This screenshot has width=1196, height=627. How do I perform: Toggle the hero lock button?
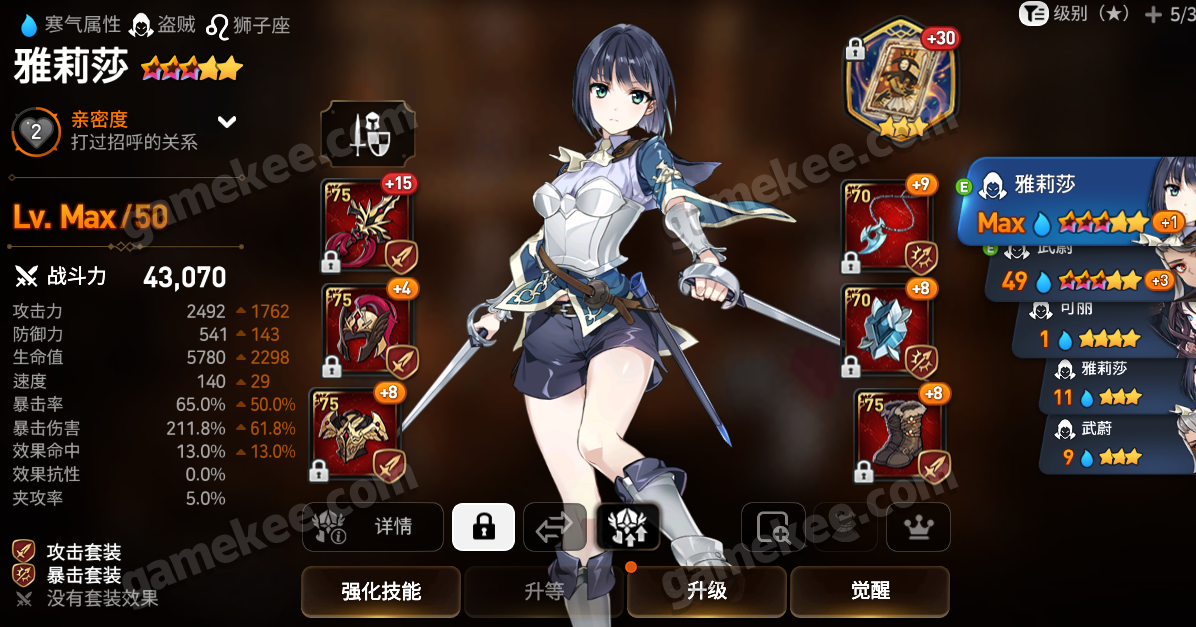coord(483,526)
